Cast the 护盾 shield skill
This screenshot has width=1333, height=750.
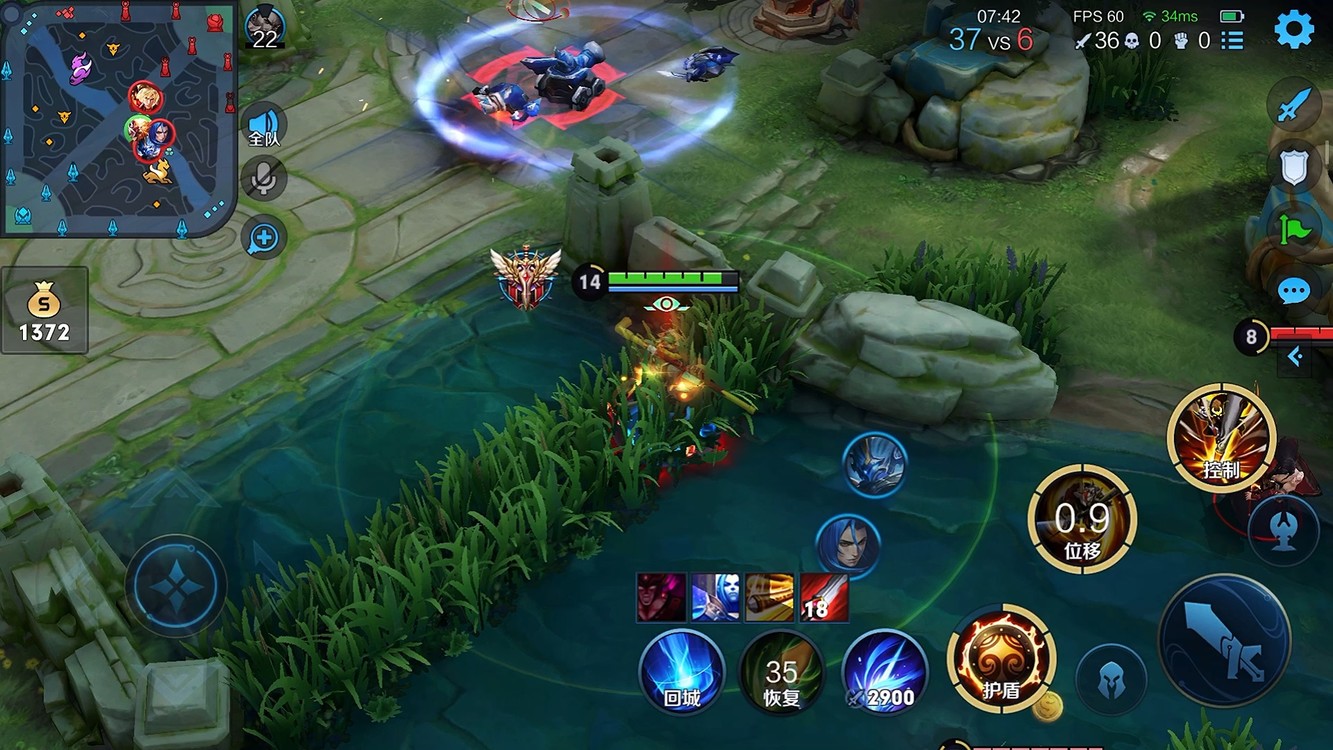1000,658
